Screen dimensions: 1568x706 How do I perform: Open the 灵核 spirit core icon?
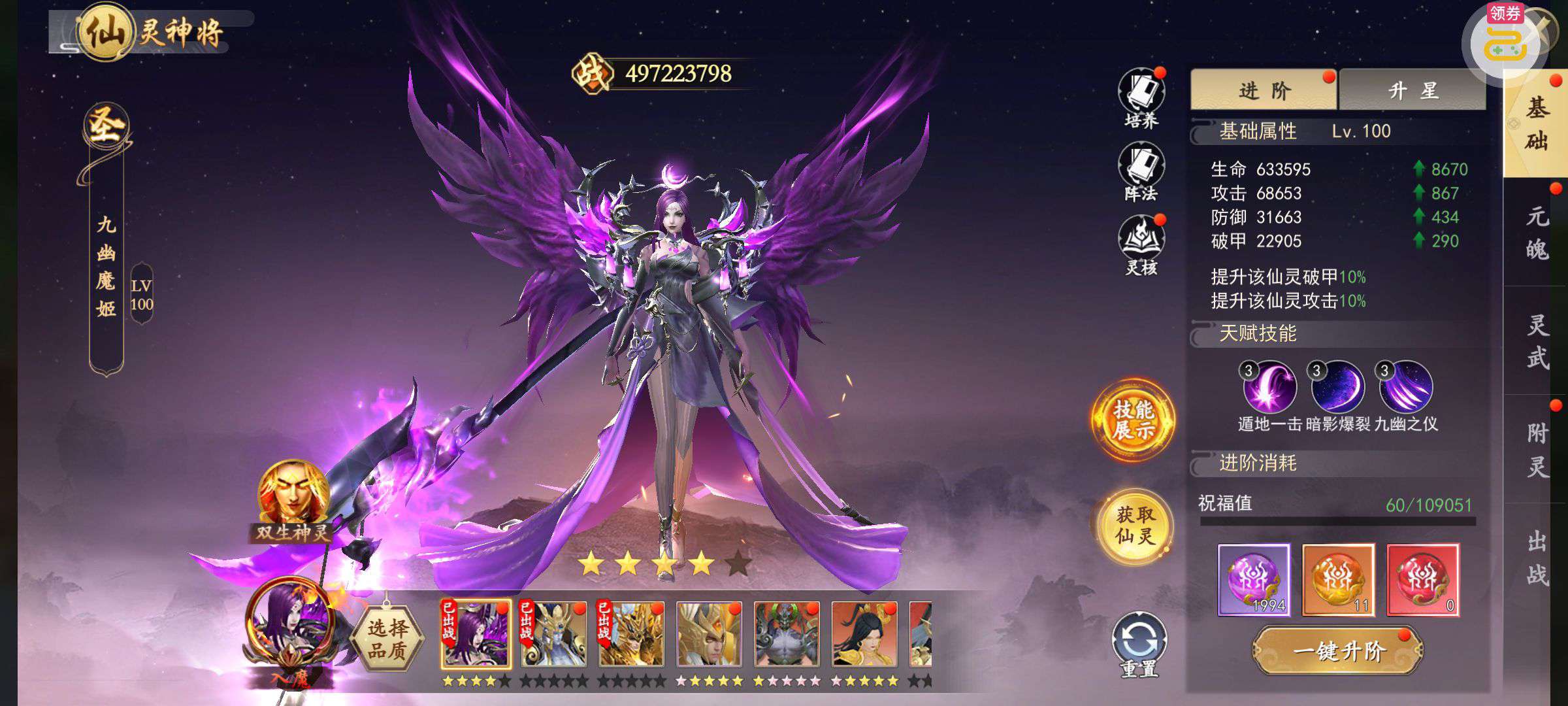1141,243
